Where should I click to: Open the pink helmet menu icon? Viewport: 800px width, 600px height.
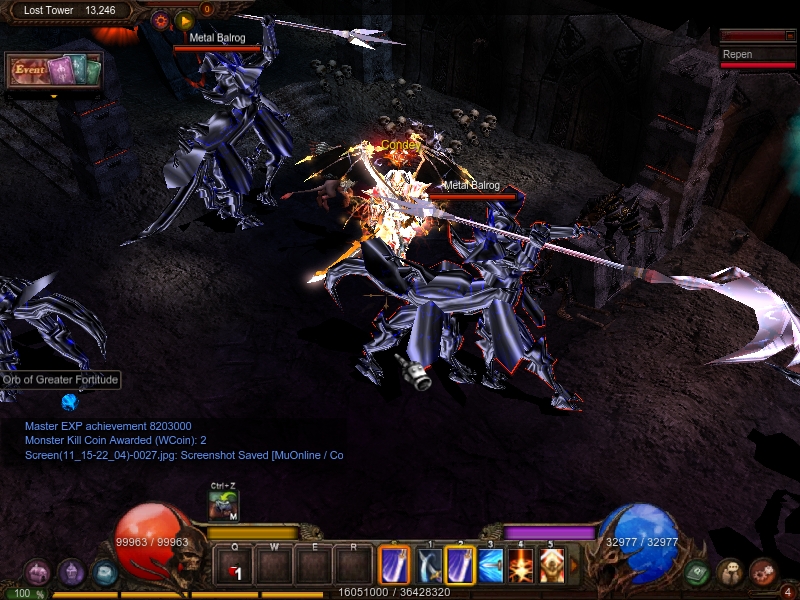coord(37,573)
